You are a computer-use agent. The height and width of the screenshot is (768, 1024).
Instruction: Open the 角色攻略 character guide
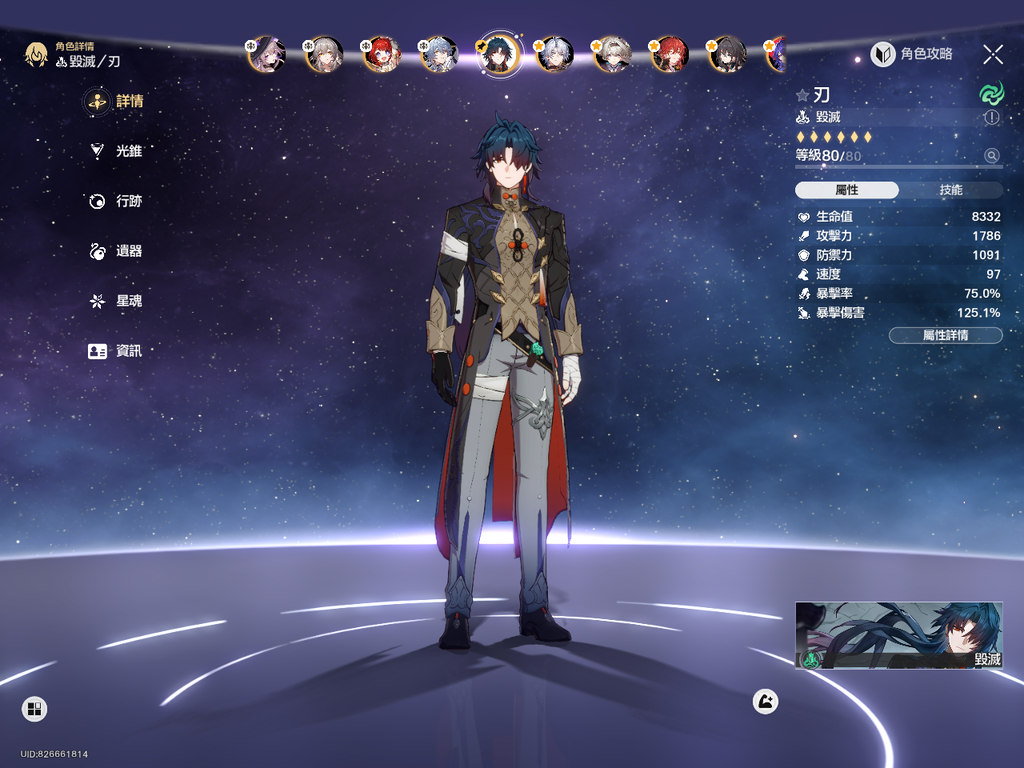click(911, 55)
